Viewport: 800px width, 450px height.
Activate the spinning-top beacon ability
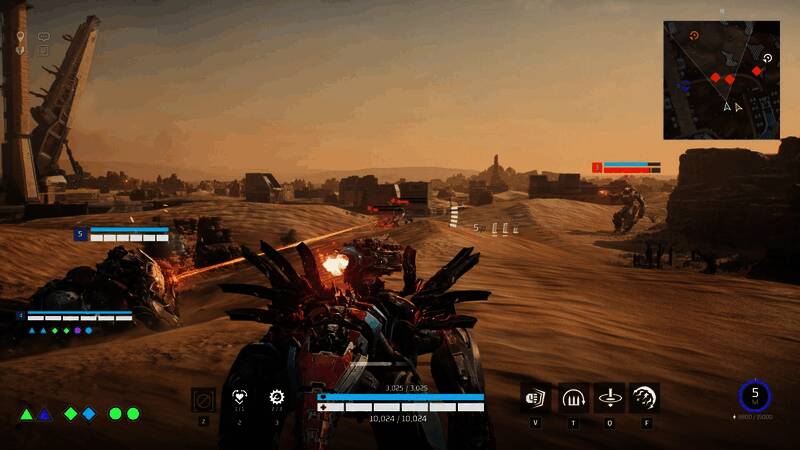click(x=609, y=397)
